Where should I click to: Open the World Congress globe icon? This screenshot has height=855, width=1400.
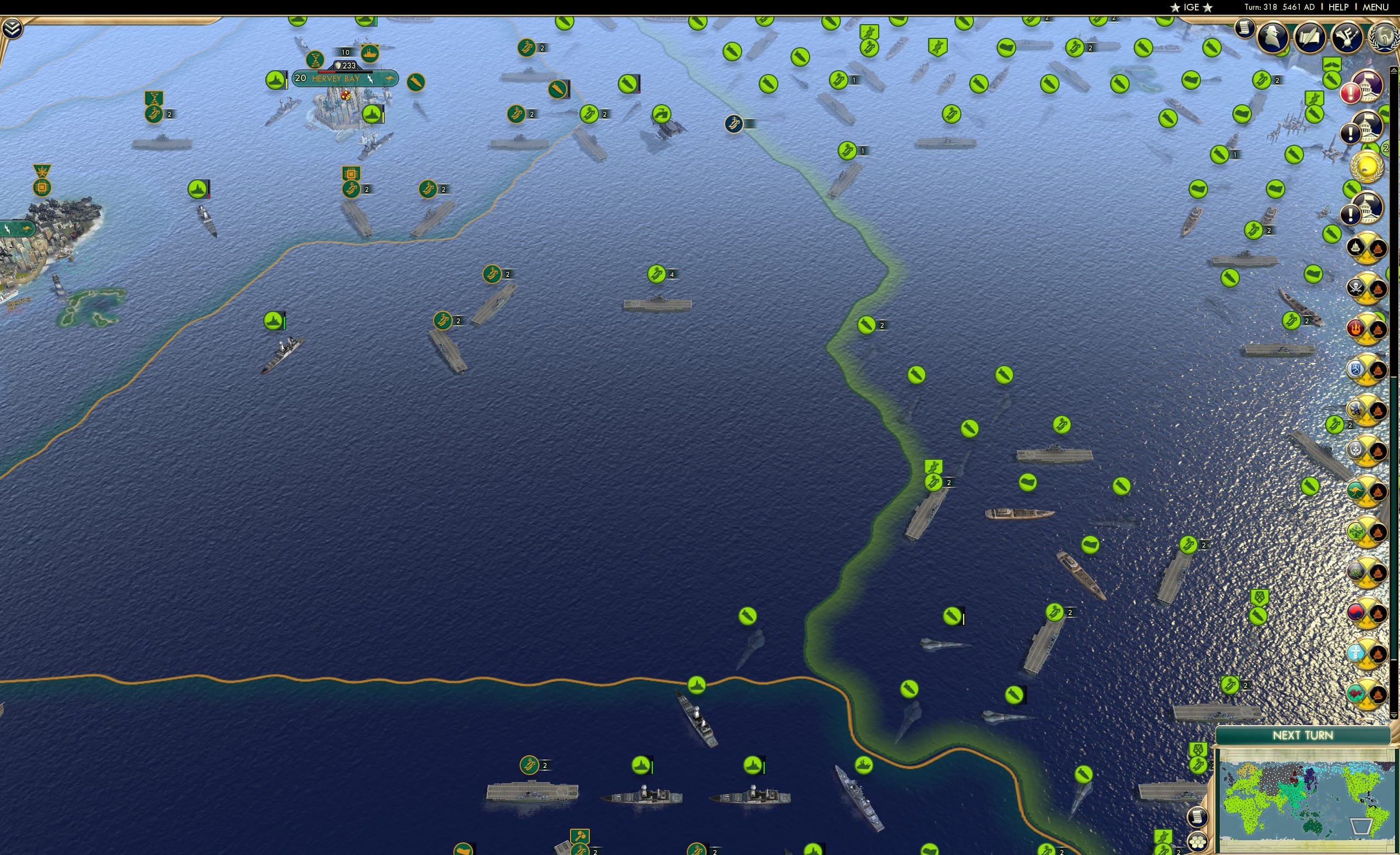pyautogui.click(x=1384, y=38)
